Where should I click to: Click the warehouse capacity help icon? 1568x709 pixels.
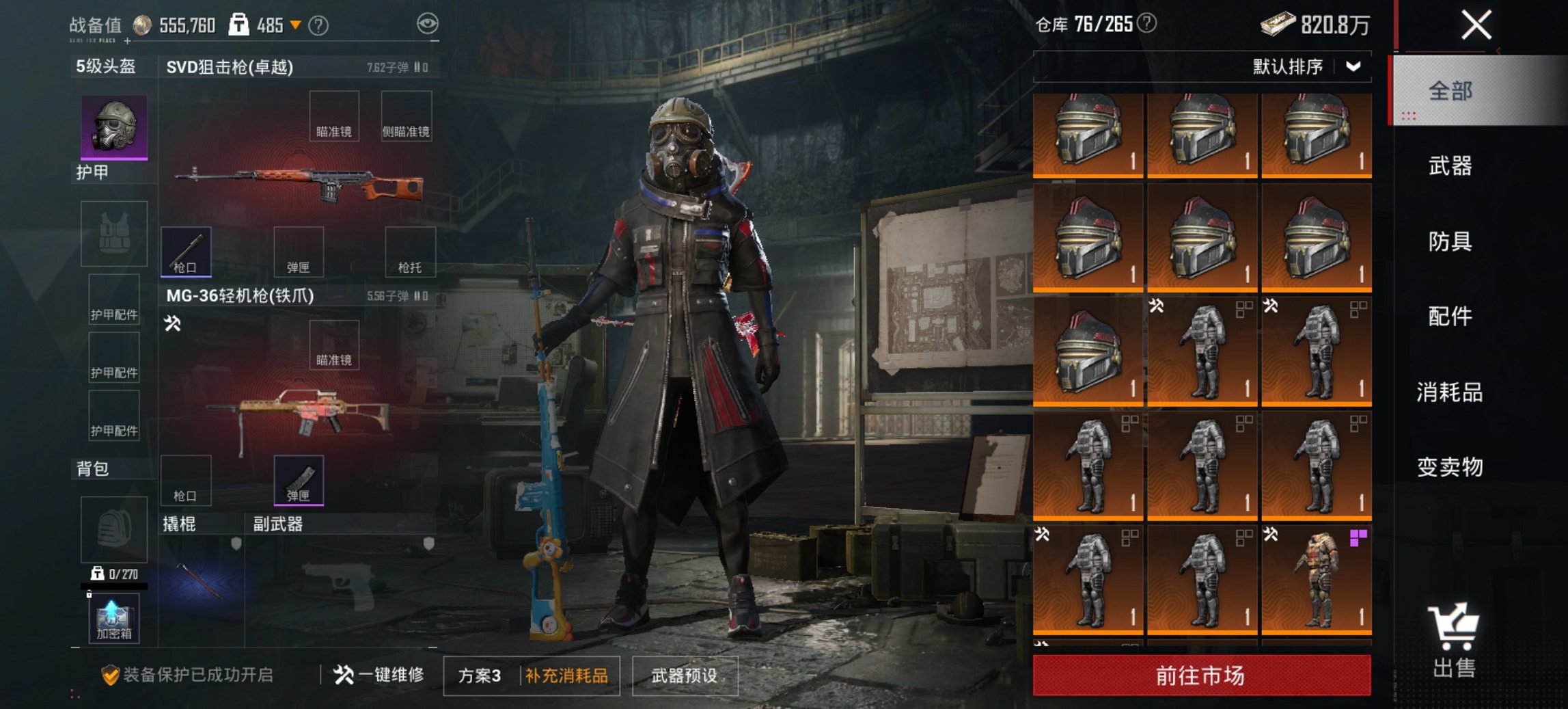click(x=1147, y=24)
